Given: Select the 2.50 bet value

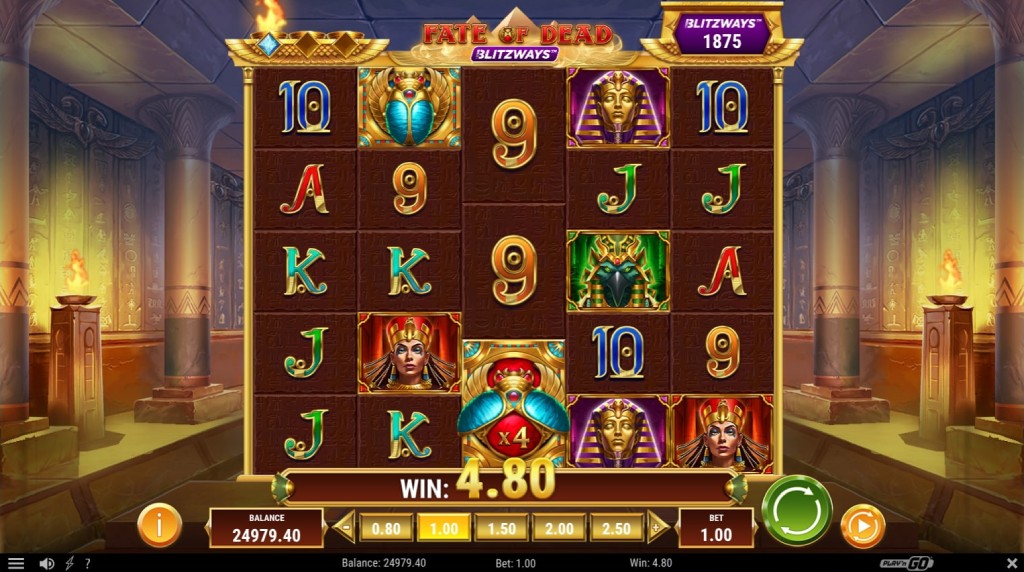Looking at the screenshot, I should tap(618, 527).
